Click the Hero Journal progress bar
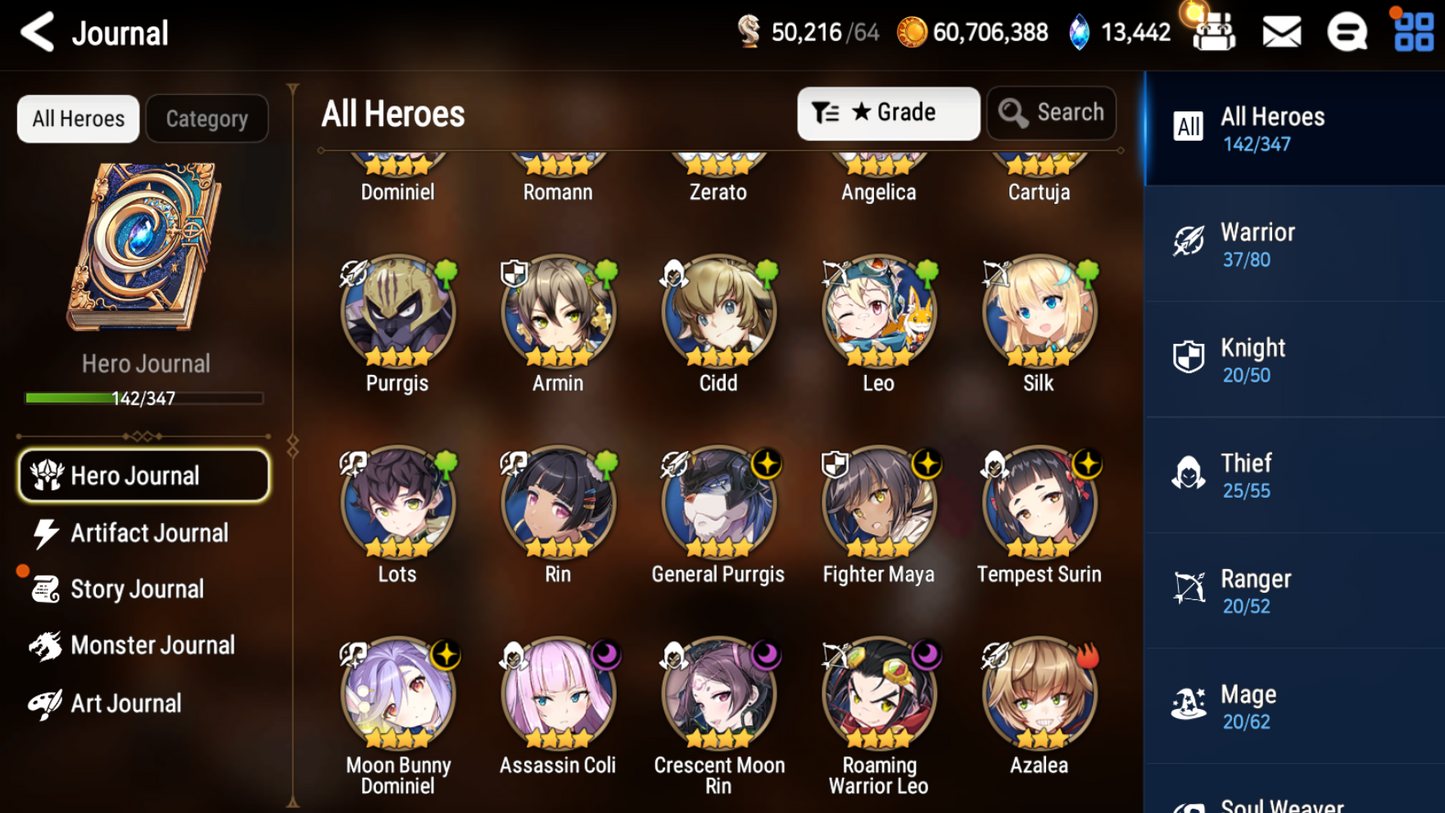The image size is (1445, 813). click(146, 398)
